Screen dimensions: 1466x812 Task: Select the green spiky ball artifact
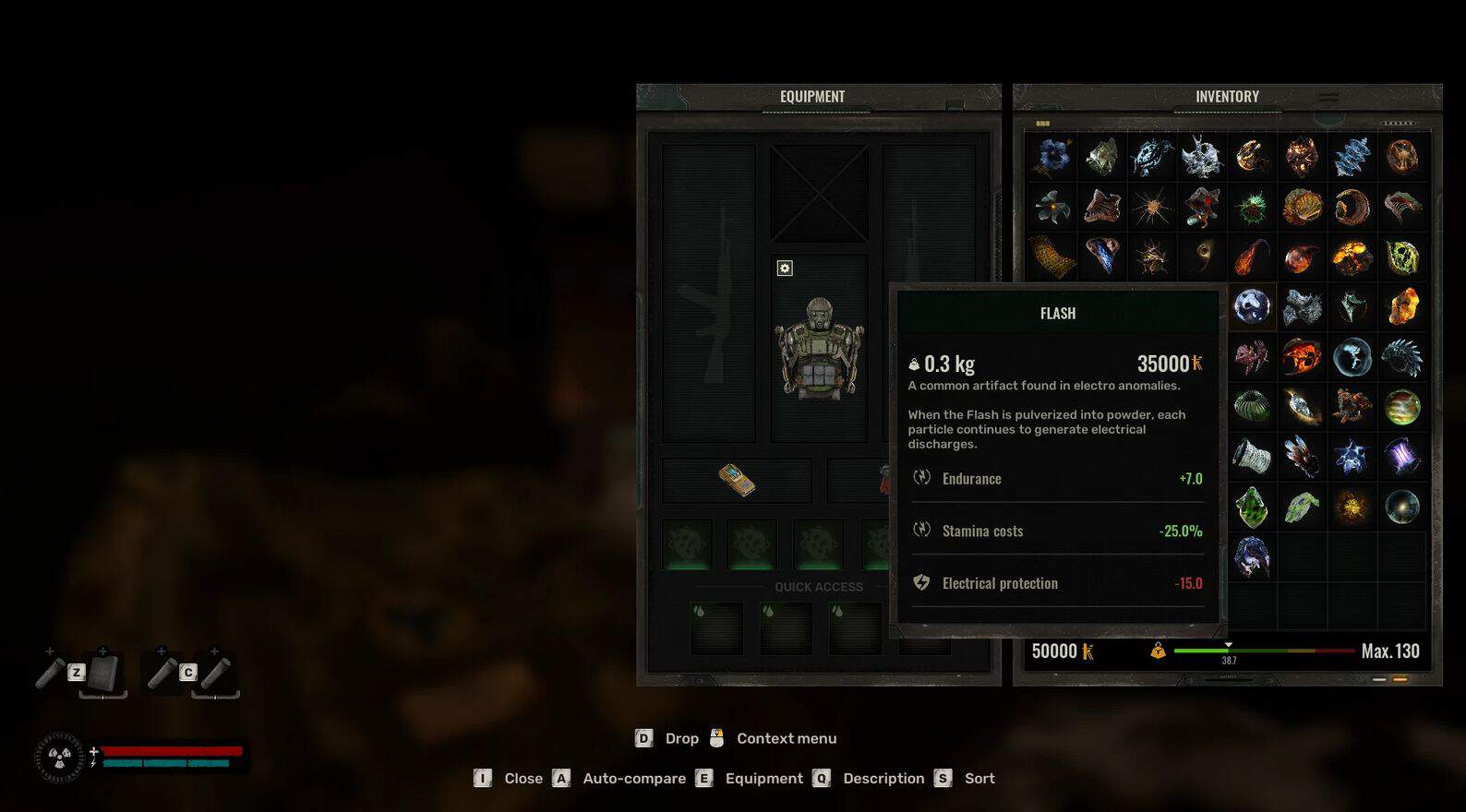[1252, 208]
